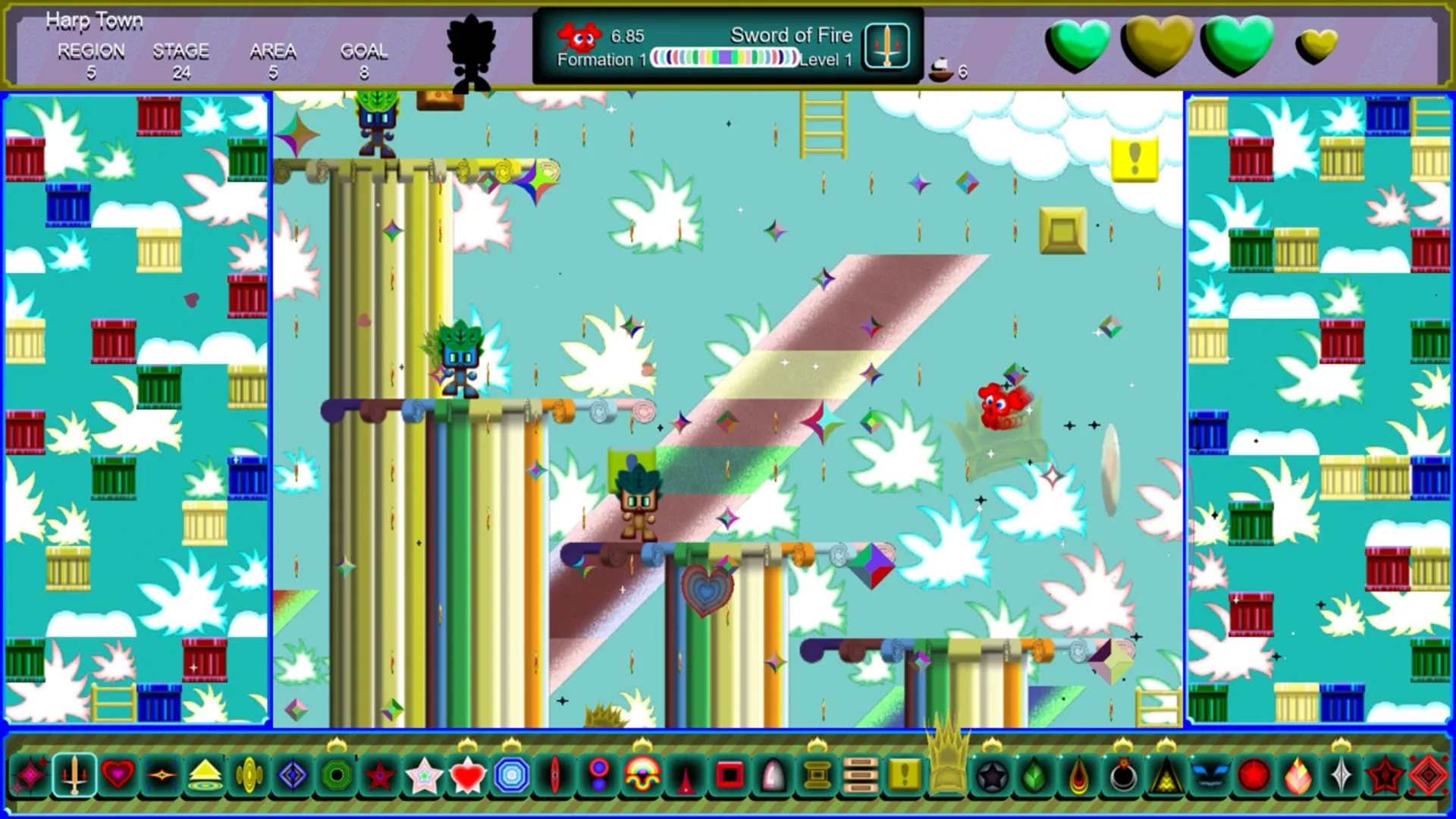Click the Level 1 text
Image resolution: width=1456 pixels, height=819 pixels.
[827, 59]
